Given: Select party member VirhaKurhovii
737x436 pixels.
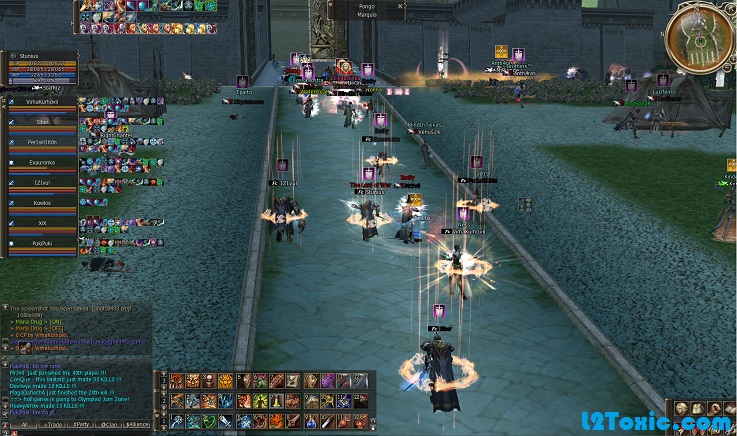Looking at the screenshot, I should coord(42,101).
